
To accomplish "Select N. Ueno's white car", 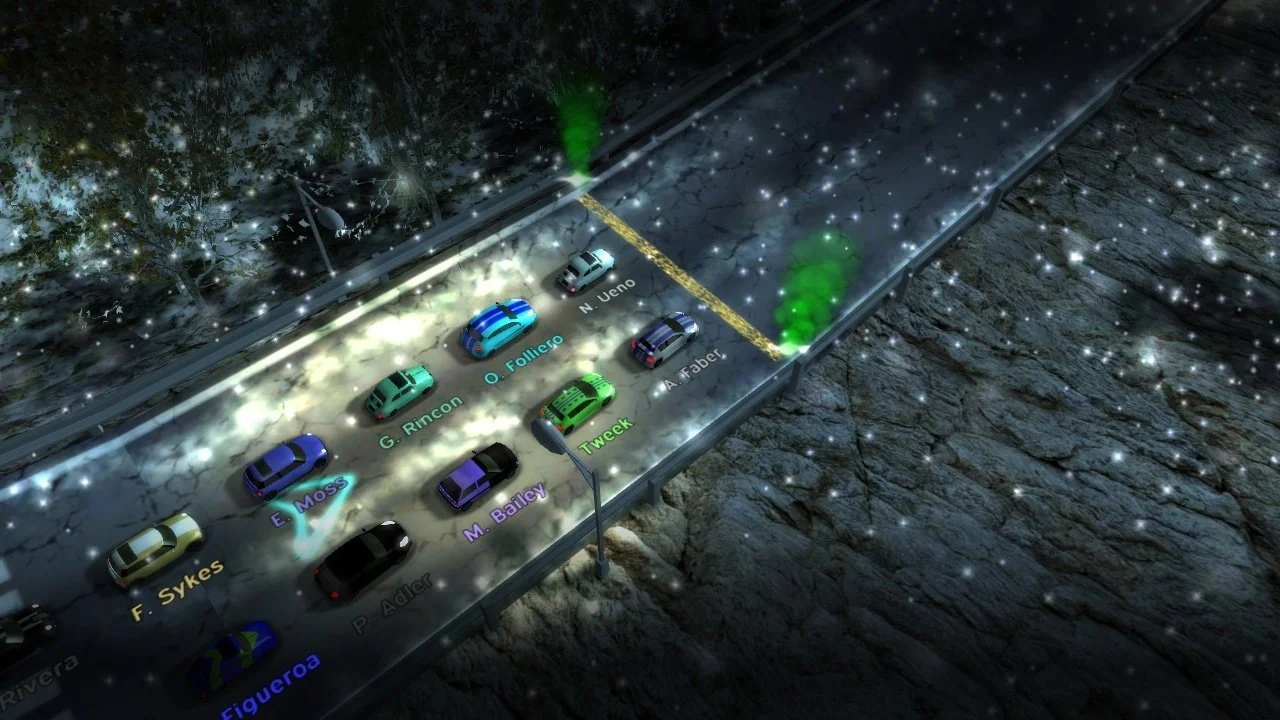I will 585,268.
